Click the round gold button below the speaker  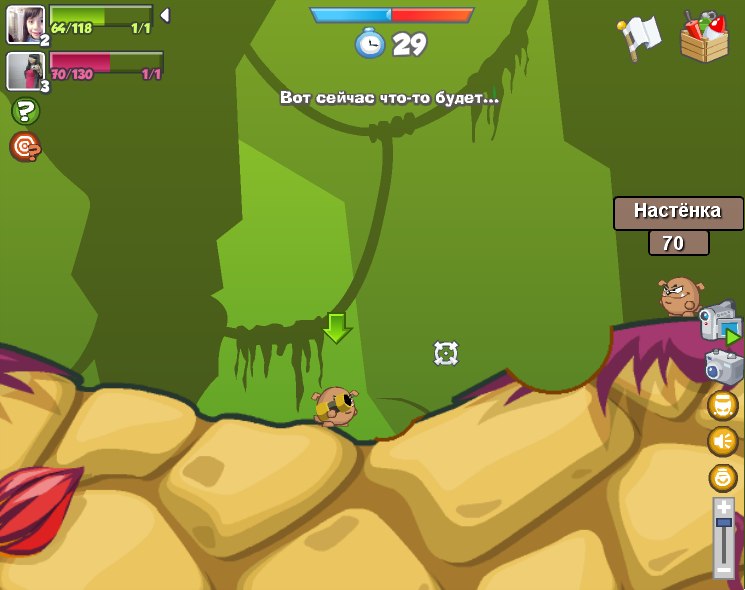(722, 477)
